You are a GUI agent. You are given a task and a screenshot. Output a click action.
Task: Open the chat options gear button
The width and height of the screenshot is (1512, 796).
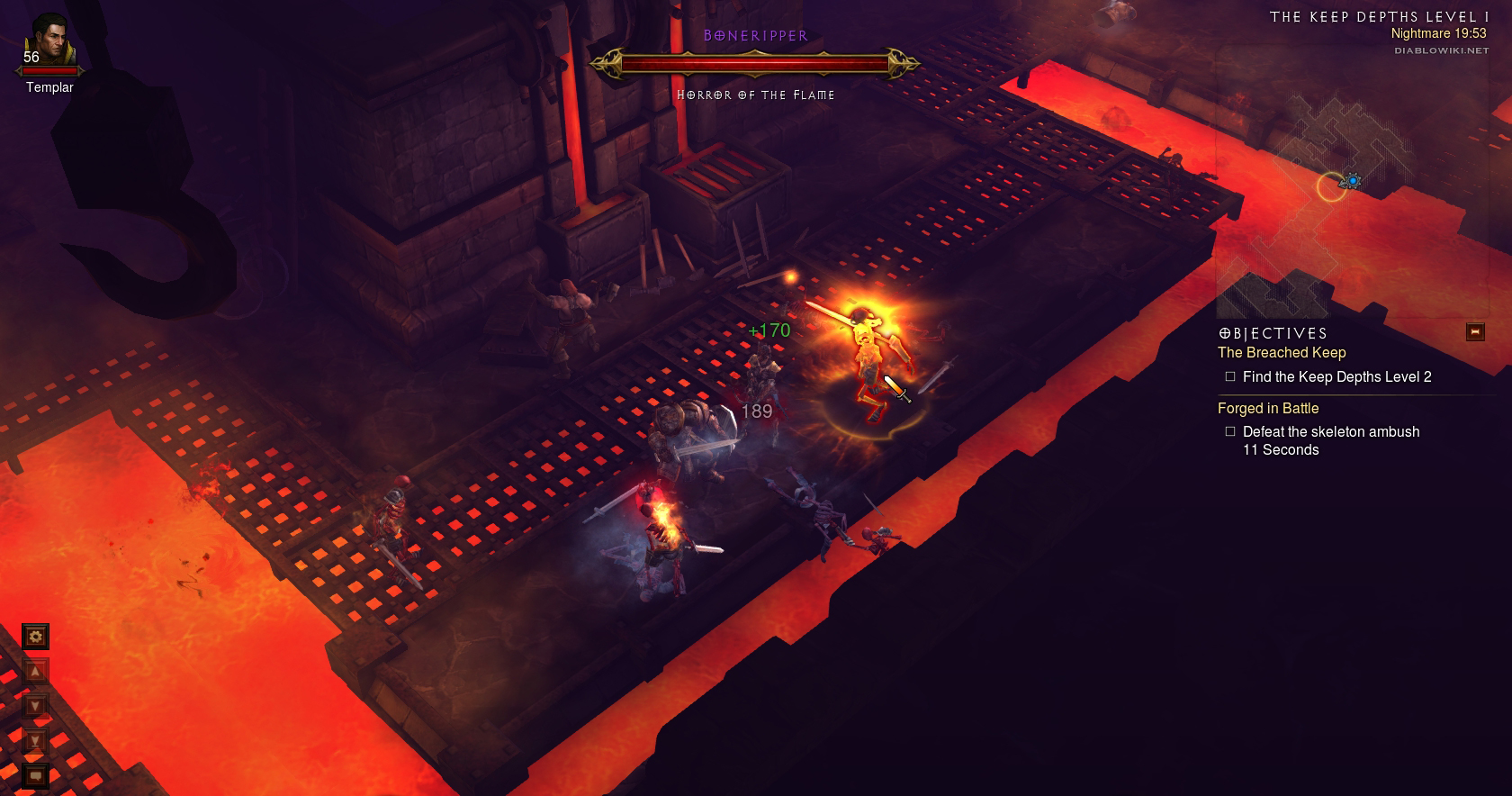pyautogui.click(x=35, y=638)
